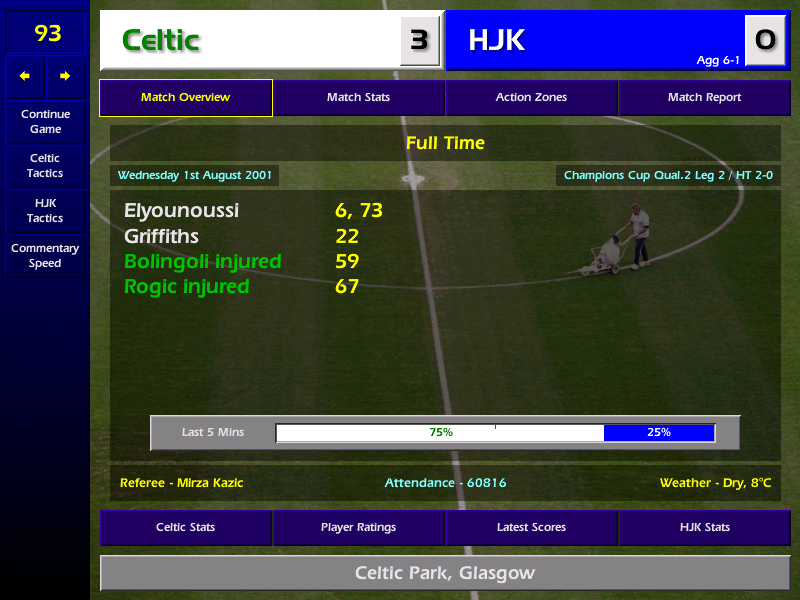The height and width of the screenshot is (600, 800).
Task: Show HJK Stats
Action: click(x=704, y=527)
